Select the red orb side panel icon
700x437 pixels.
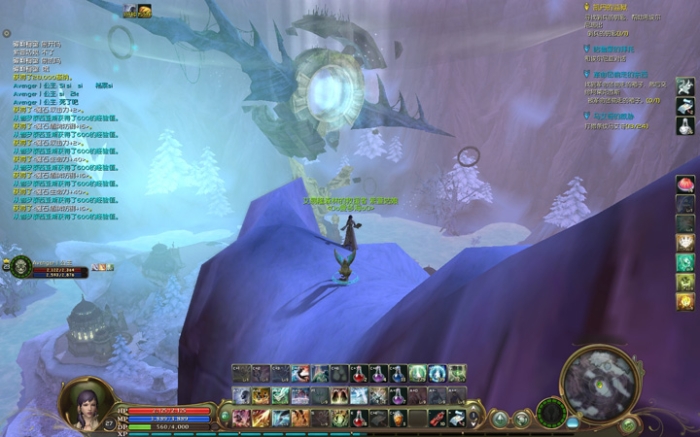click(685, 184)
